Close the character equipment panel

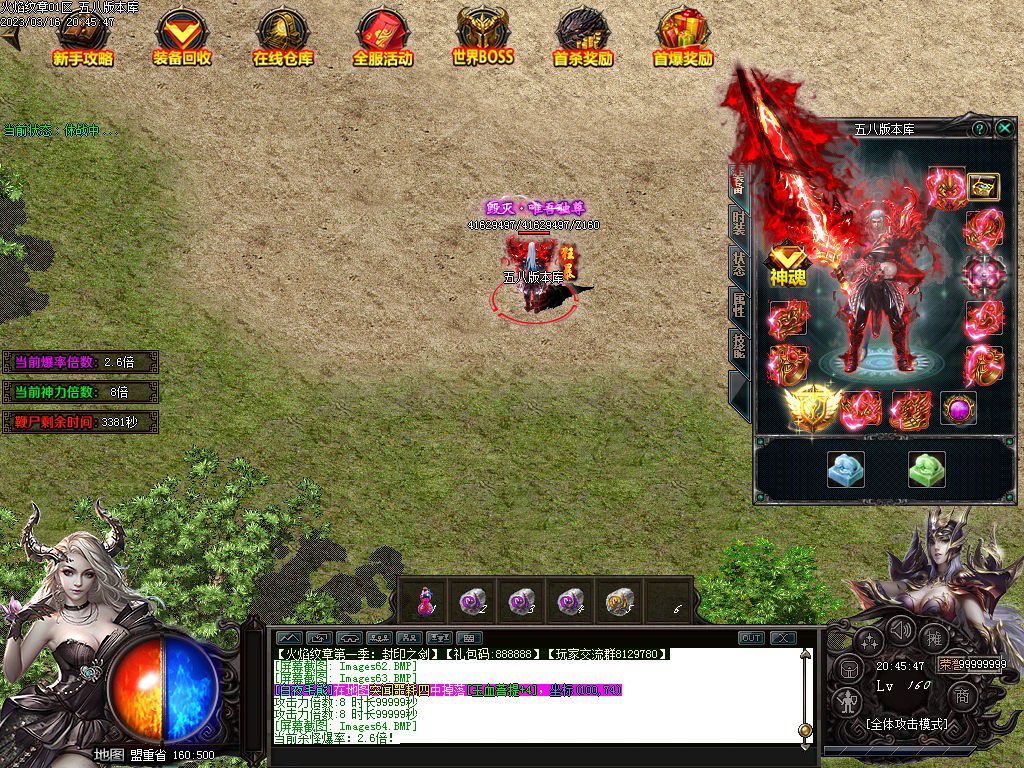point(1004,128)
